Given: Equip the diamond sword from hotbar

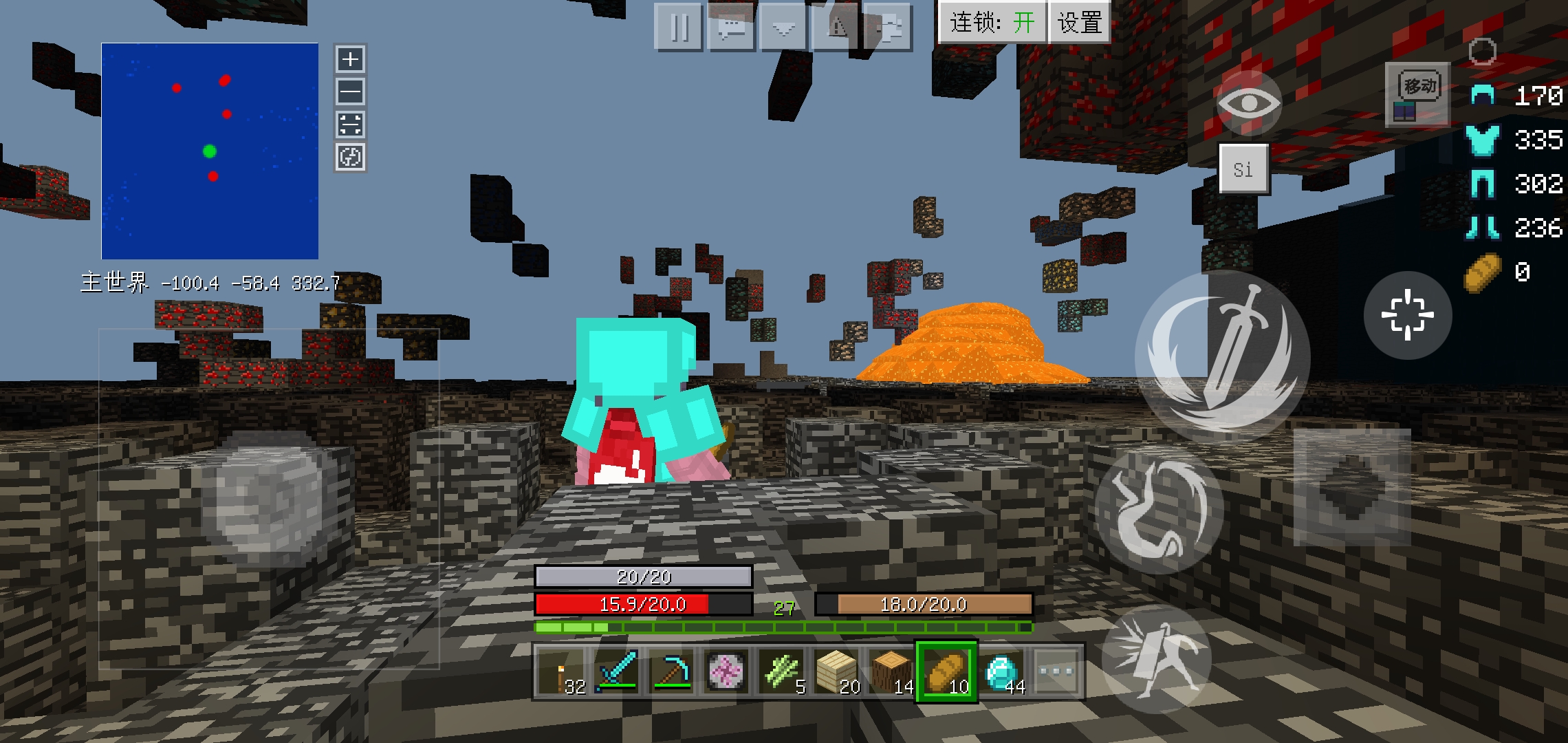Looking at the screenshot, I should pyautogui.click(x=617, y=671).
